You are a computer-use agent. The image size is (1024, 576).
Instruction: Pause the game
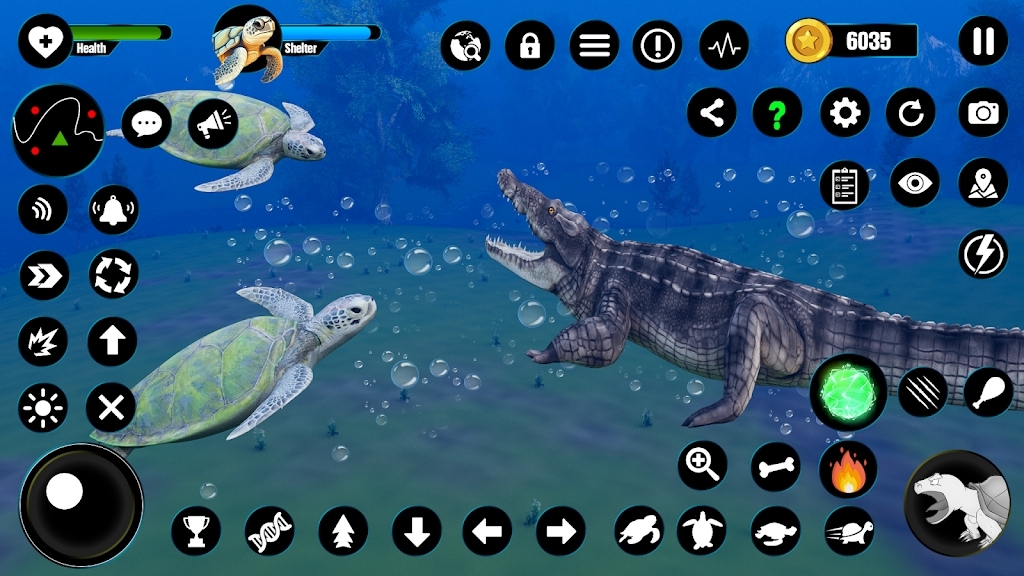point(983,42)
